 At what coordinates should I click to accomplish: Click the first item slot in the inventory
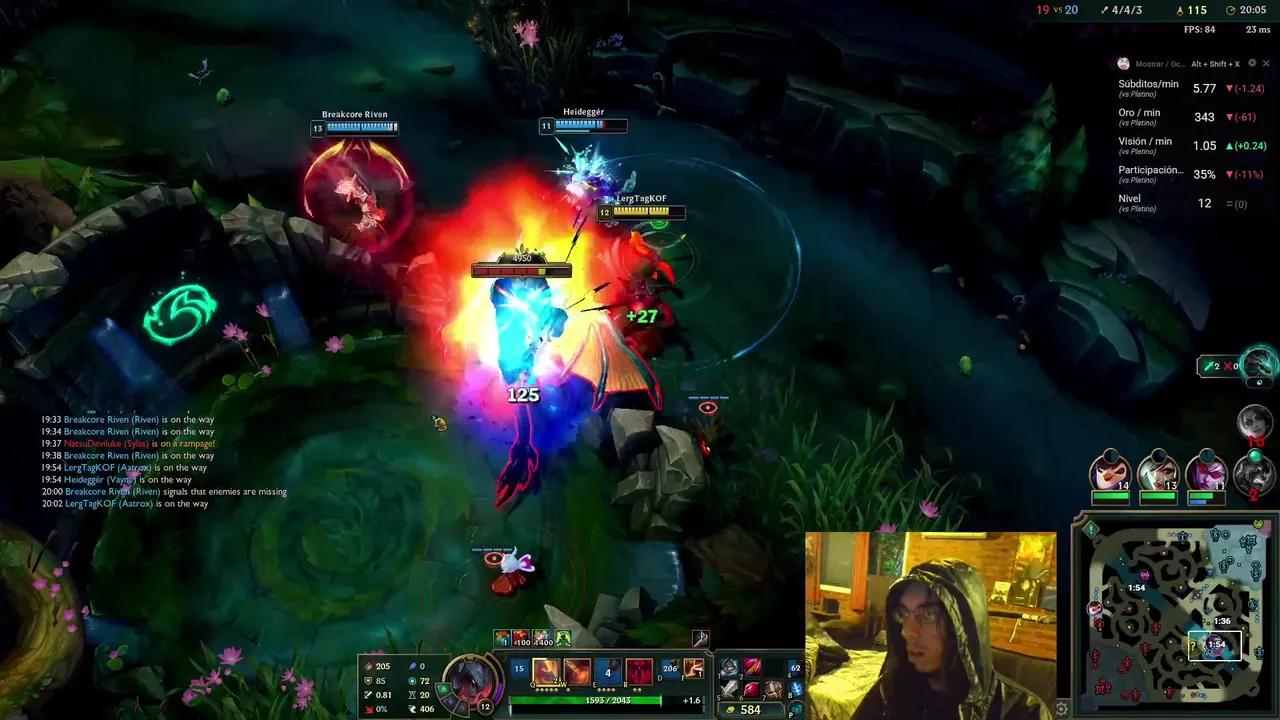731,667
